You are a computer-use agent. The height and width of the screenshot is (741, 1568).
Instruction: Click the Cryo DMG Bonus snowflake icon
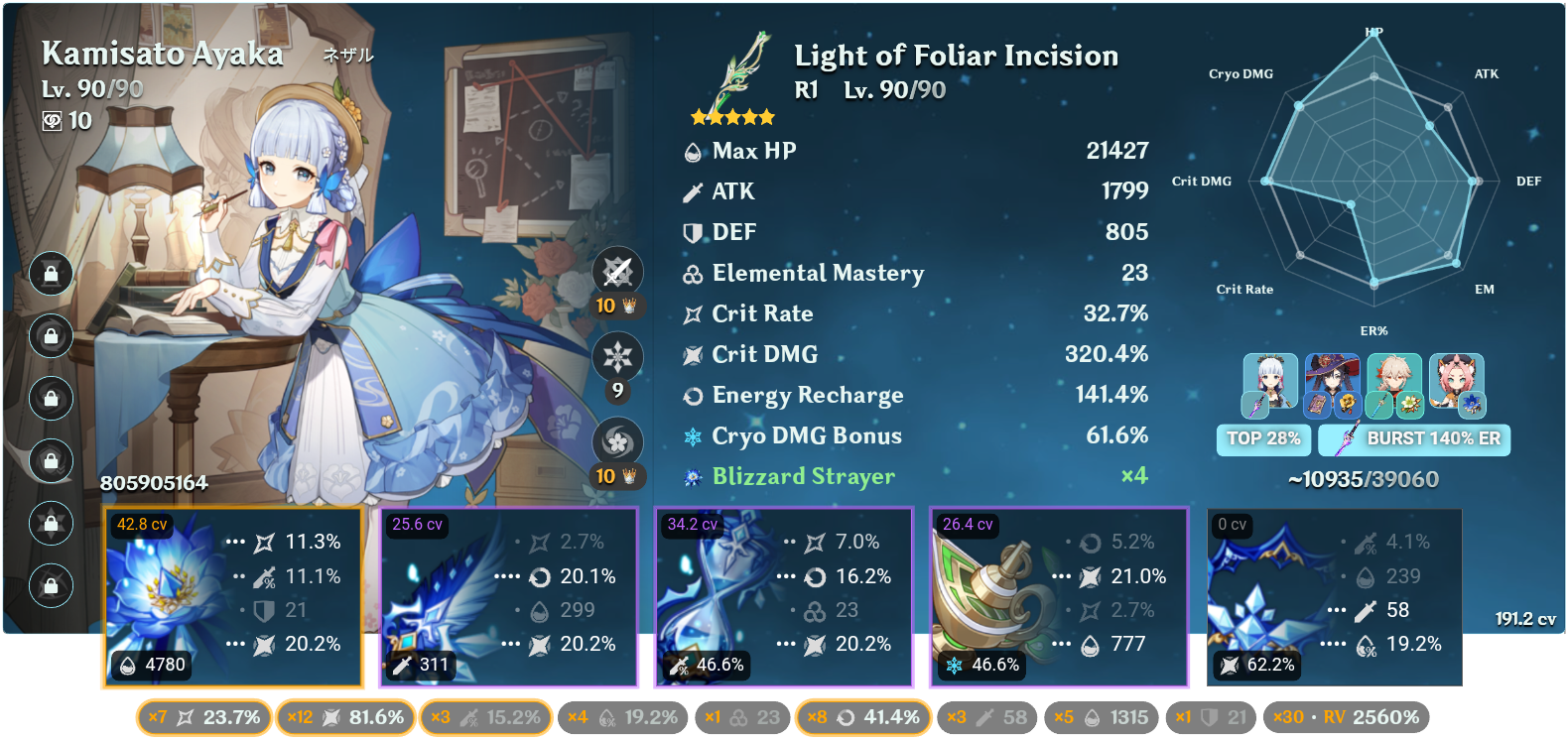(x=693, y=435)
